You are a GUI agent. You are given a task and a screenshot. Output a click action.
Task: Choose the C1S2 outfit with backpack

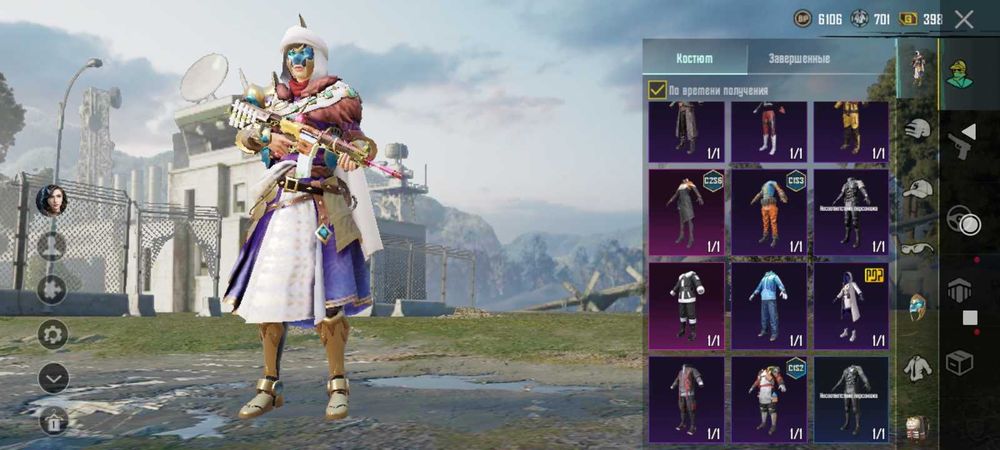pos(768,398)
